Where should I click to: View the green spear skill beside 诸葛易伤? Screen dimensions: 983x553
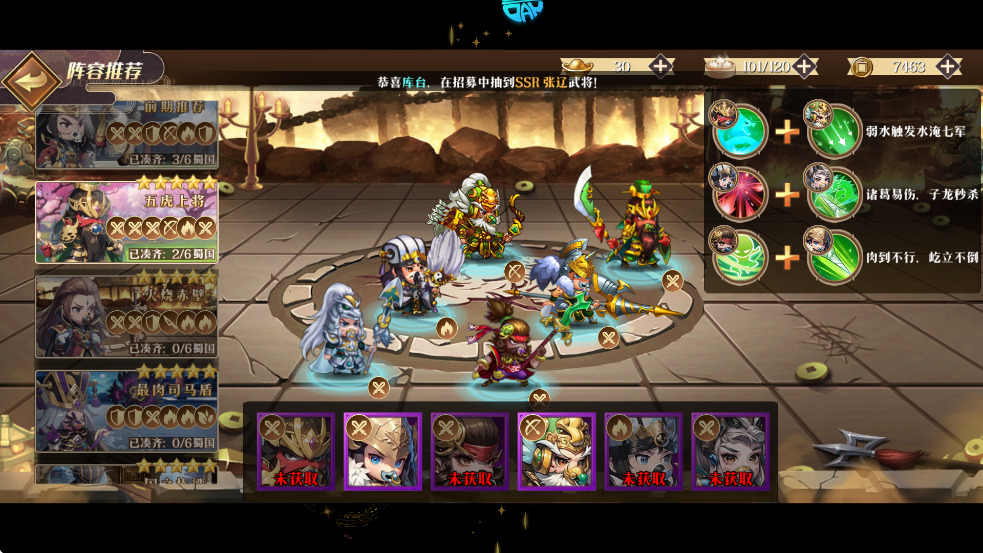(x=835, y=193)
